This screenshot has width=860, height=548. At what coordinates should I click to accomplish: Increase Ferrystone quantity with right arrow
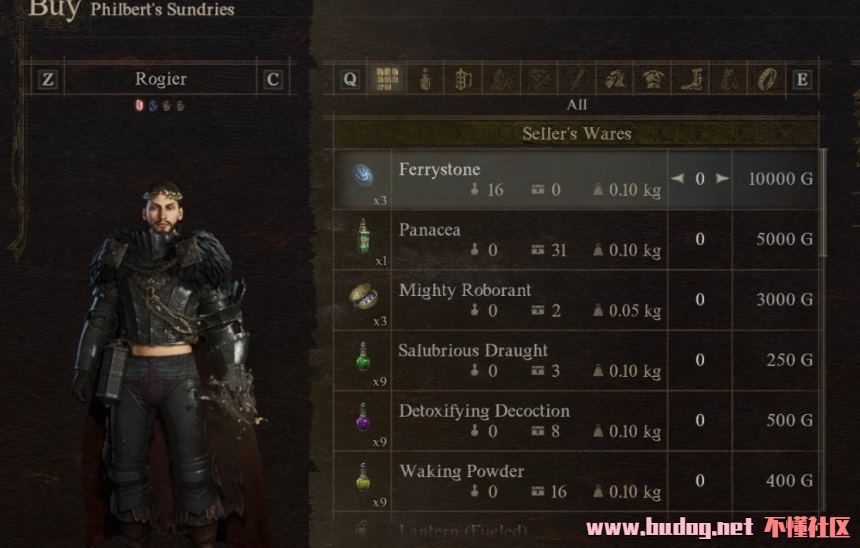pyautogui.click(x=721, y=179)
